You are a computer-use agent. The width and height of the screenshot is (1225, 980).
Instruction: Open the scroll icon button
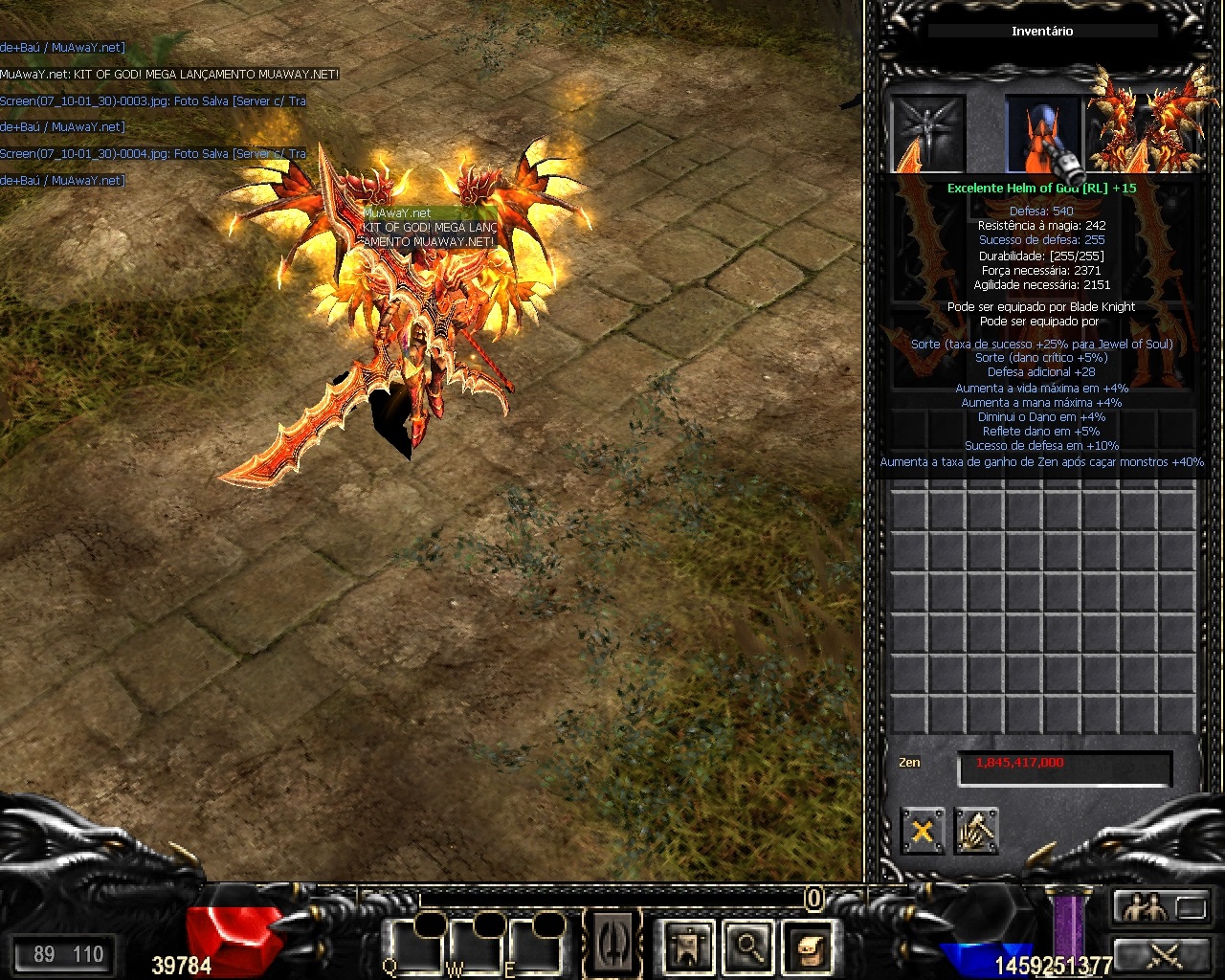point(809,947)
